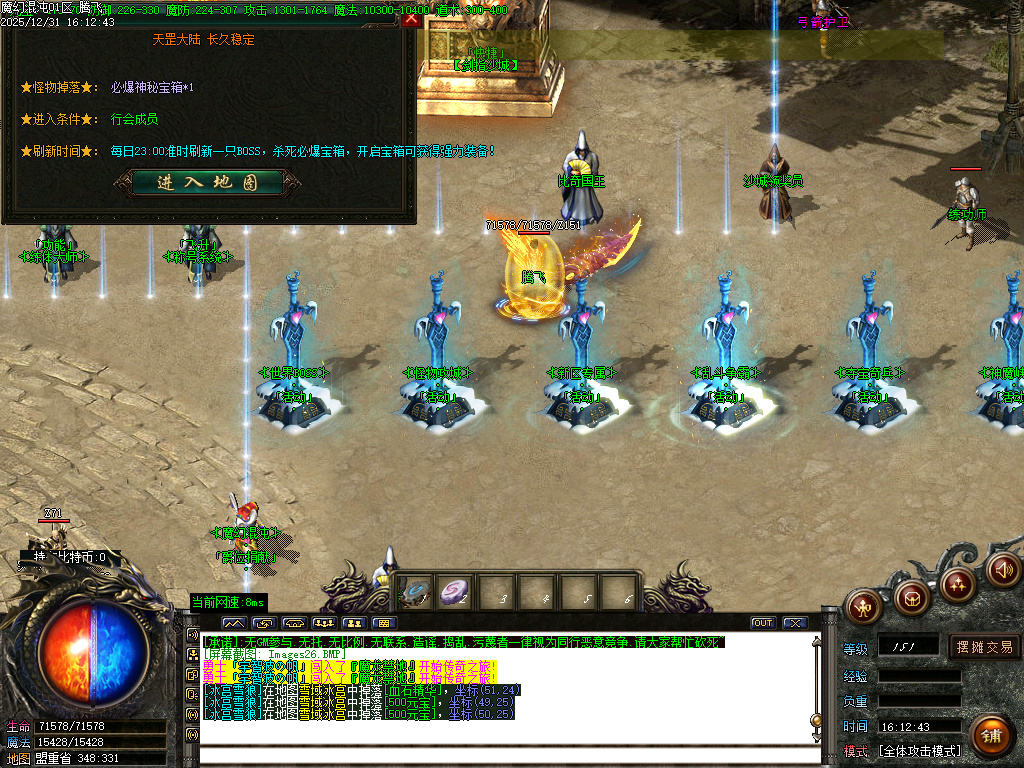Select the topmost chat channel side button
The image size is (1024, 768).
pos(193,634)
